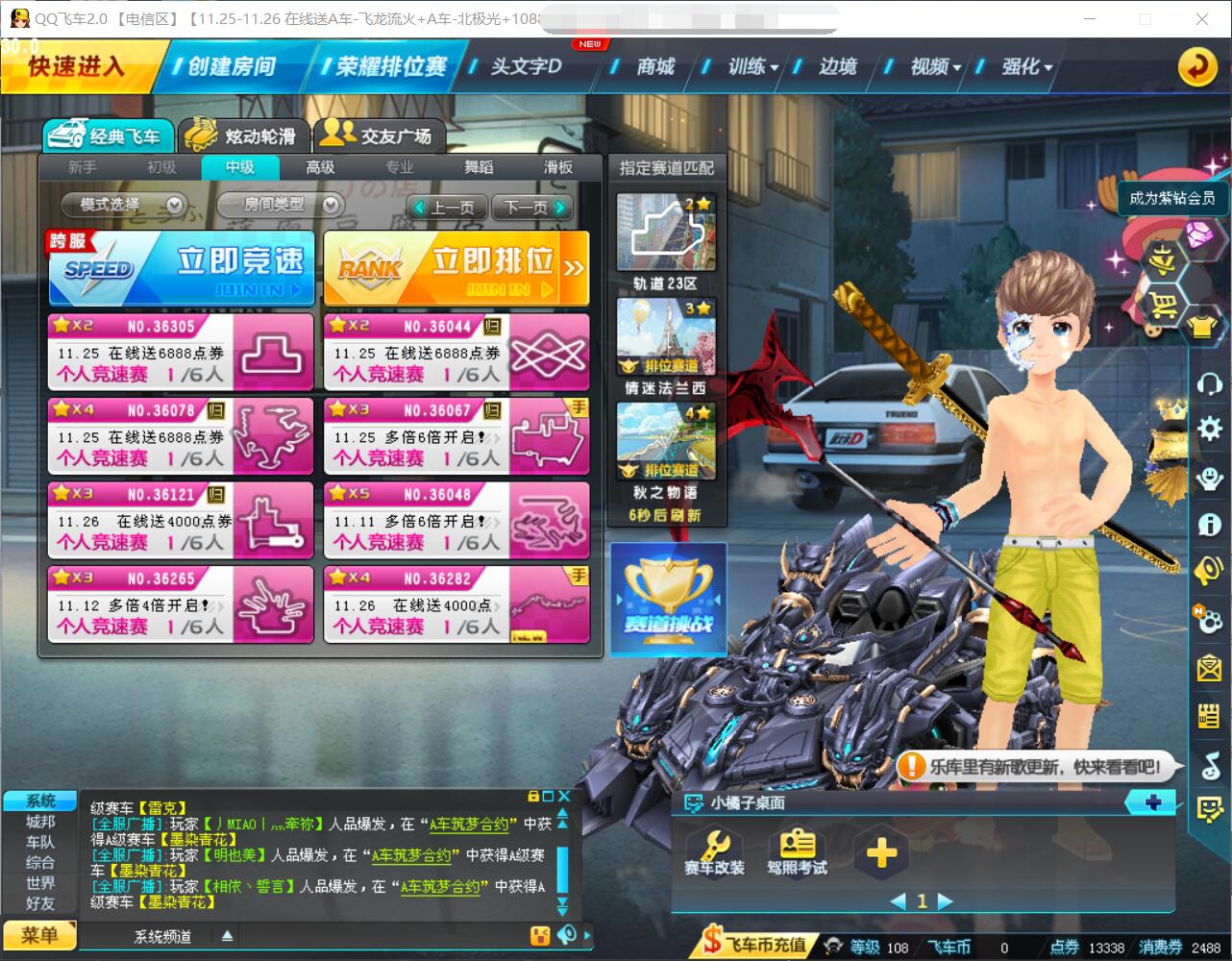Image resolution: width=1232 pixels, height=961 pixels.
Task: Open 赛车改装 car modification shortcut
Action: [x=714, y=850]
